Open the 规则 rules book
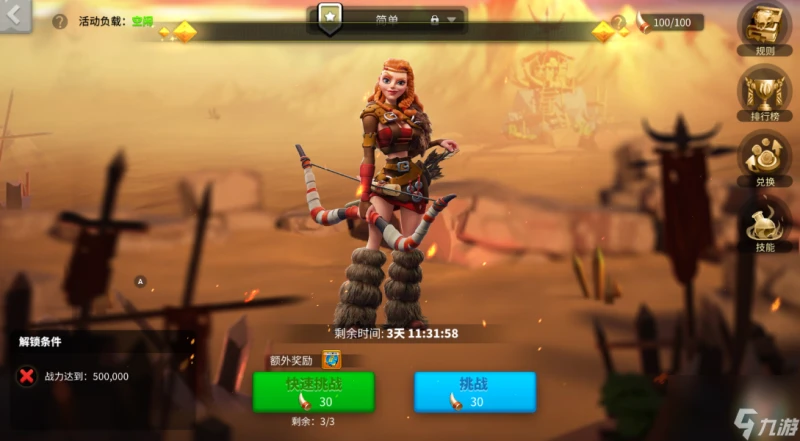 click(x=764, y=27)
